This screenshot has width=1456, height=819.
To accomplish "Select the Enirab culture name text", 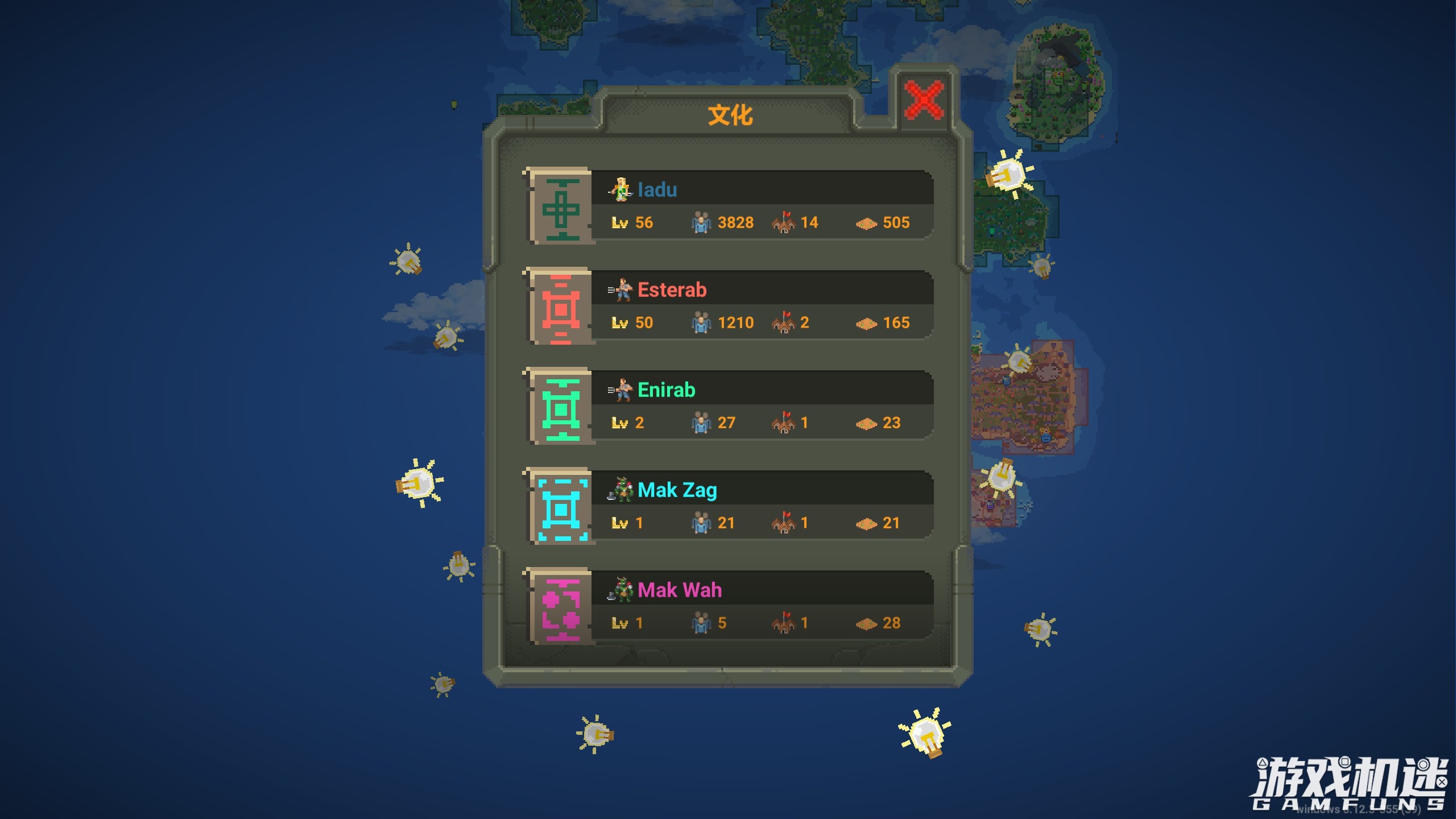I will coord(667,390).
